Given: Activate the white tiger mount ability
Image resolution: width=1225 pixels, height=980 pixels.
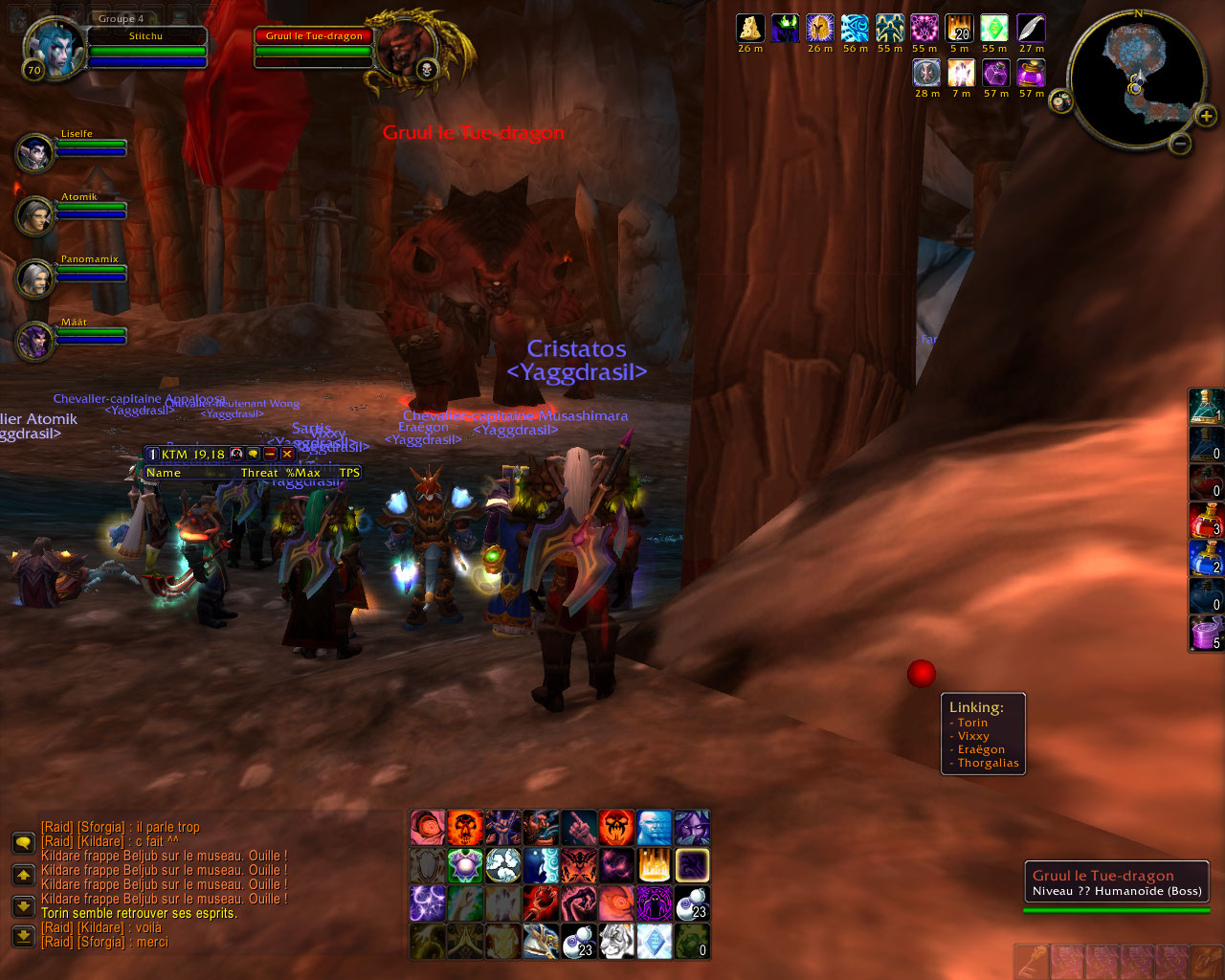Looking at the screenshot, I should (x=615, y=941).
